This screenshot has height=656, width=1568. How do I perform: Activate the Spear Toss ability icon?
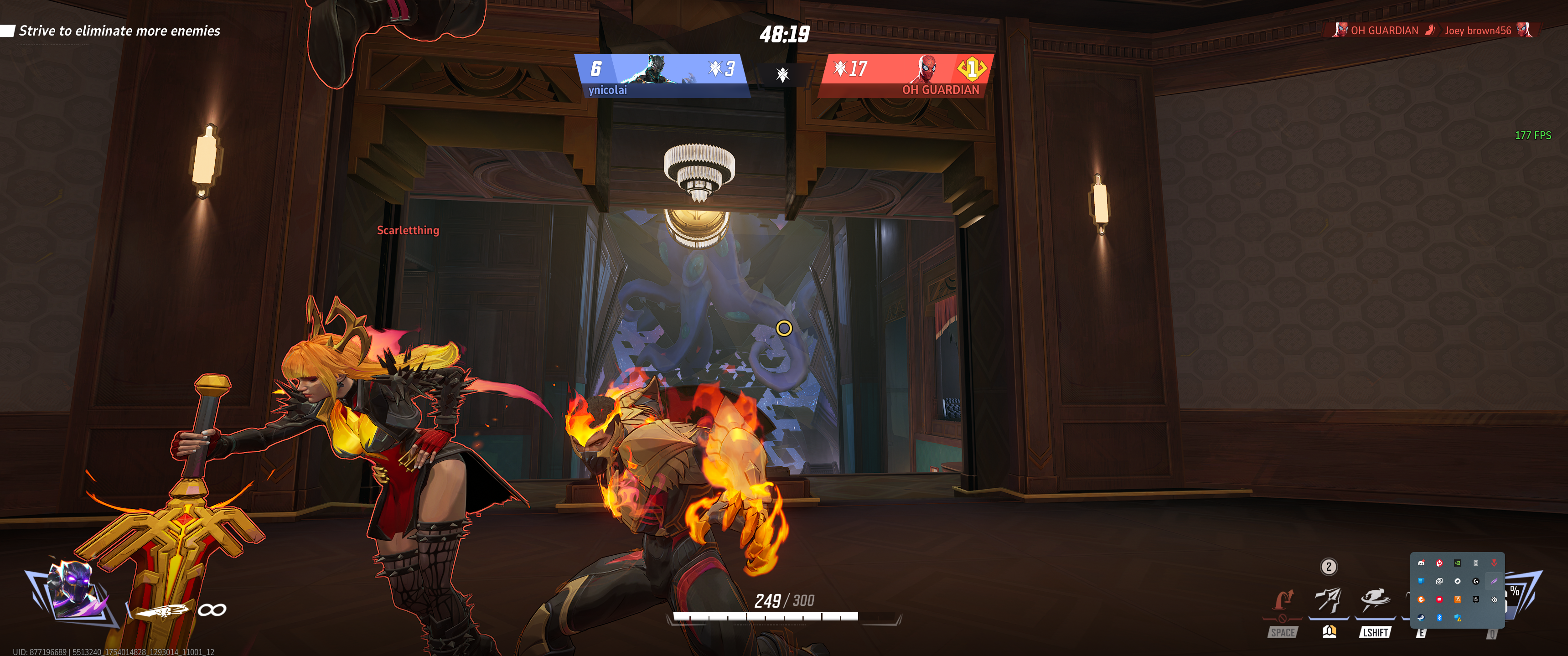tap(1328, 600)
